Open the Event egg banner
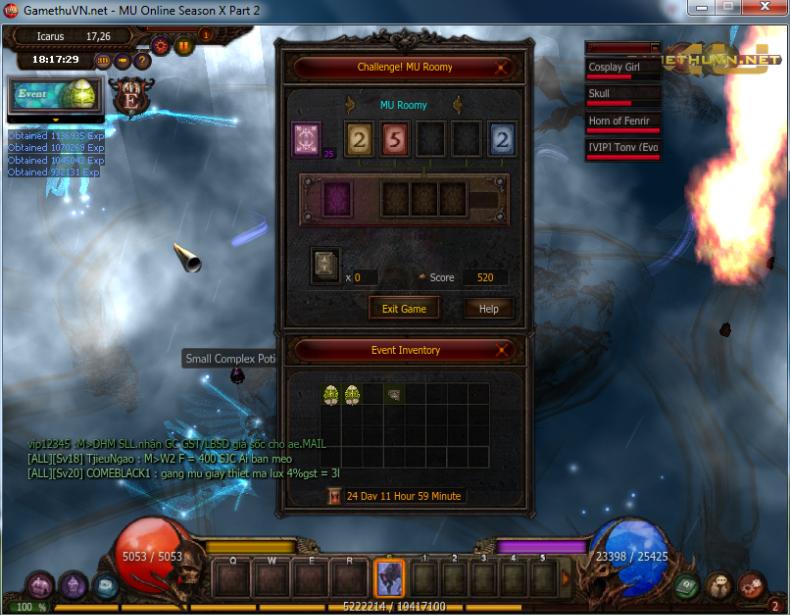The width and height of the screenshot is (790, 615). [x=56, y=95]
